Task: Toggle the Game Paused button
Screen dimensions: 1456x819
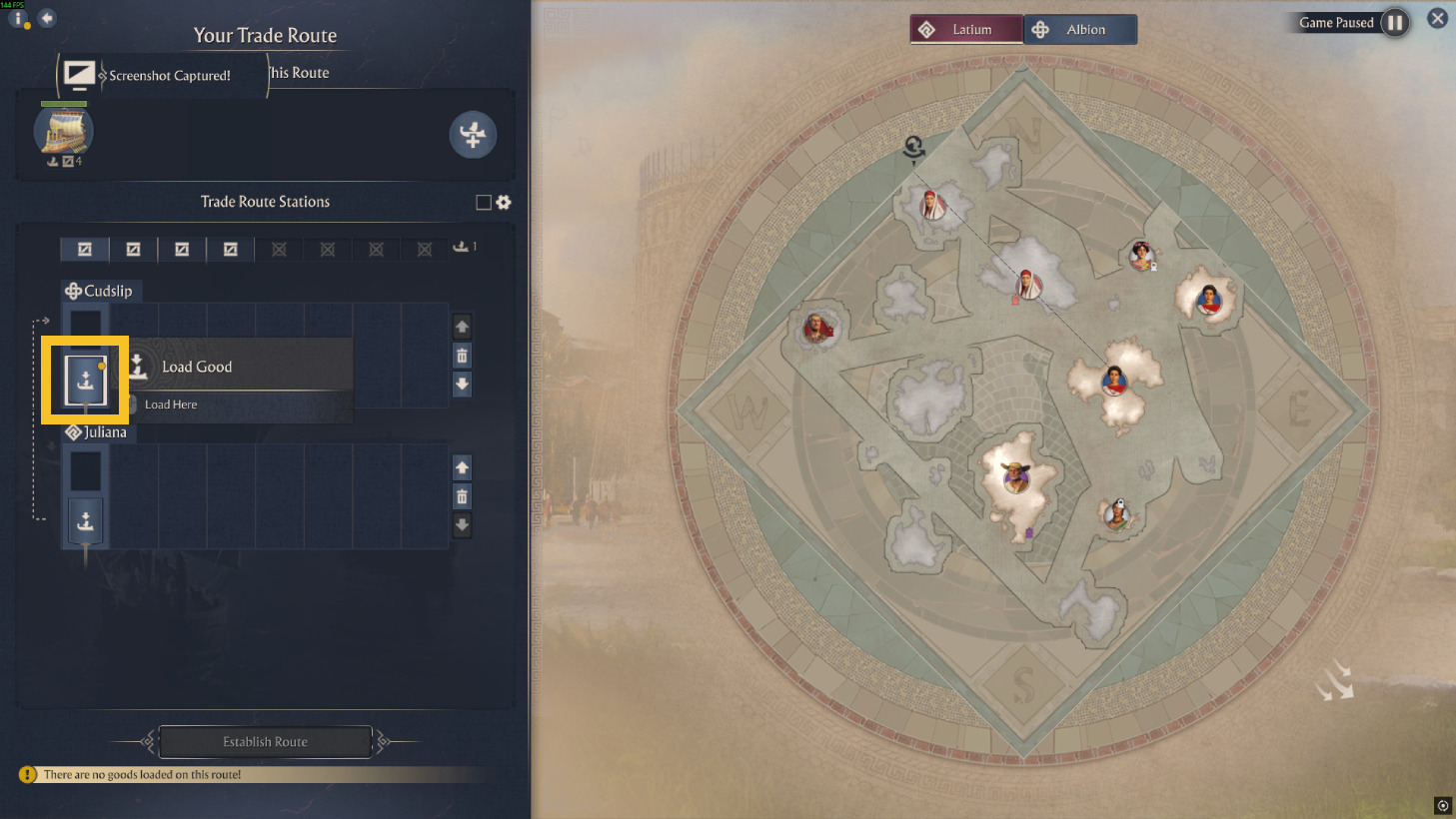Action: [x=1395, y=23]
